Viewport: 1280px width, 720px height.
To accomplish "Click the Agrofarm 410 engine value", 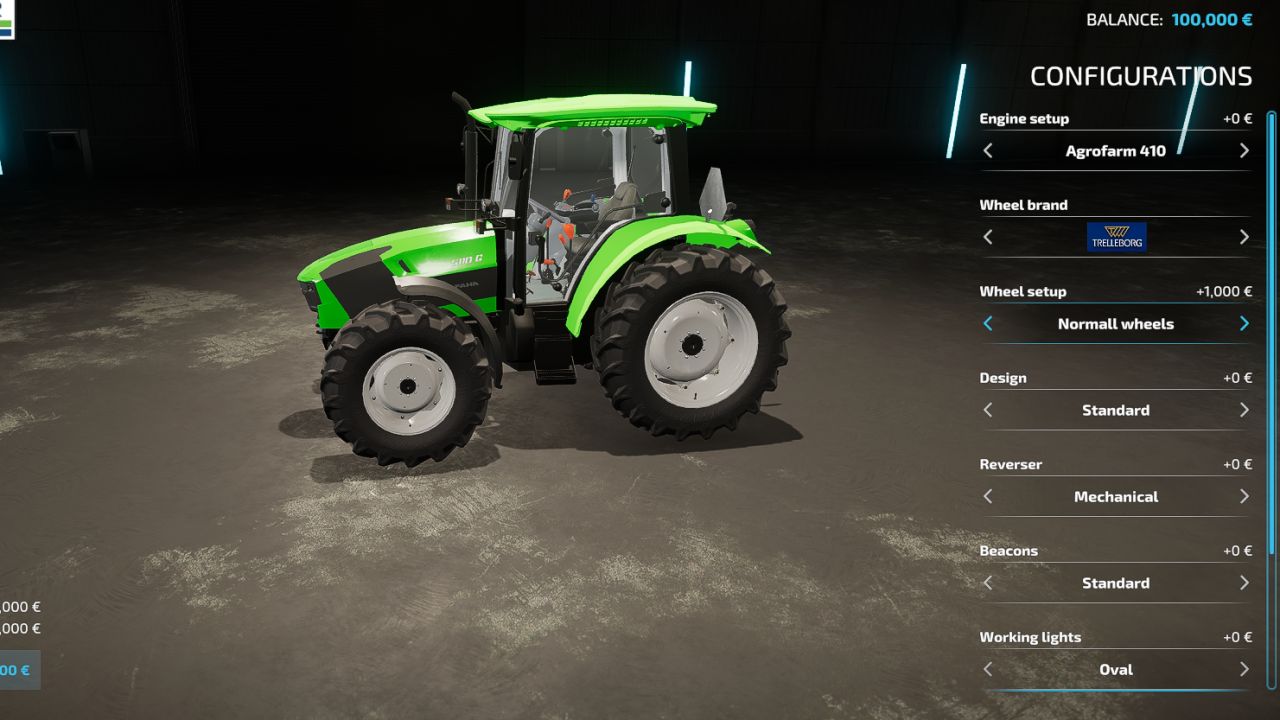I will point(1116,151).
